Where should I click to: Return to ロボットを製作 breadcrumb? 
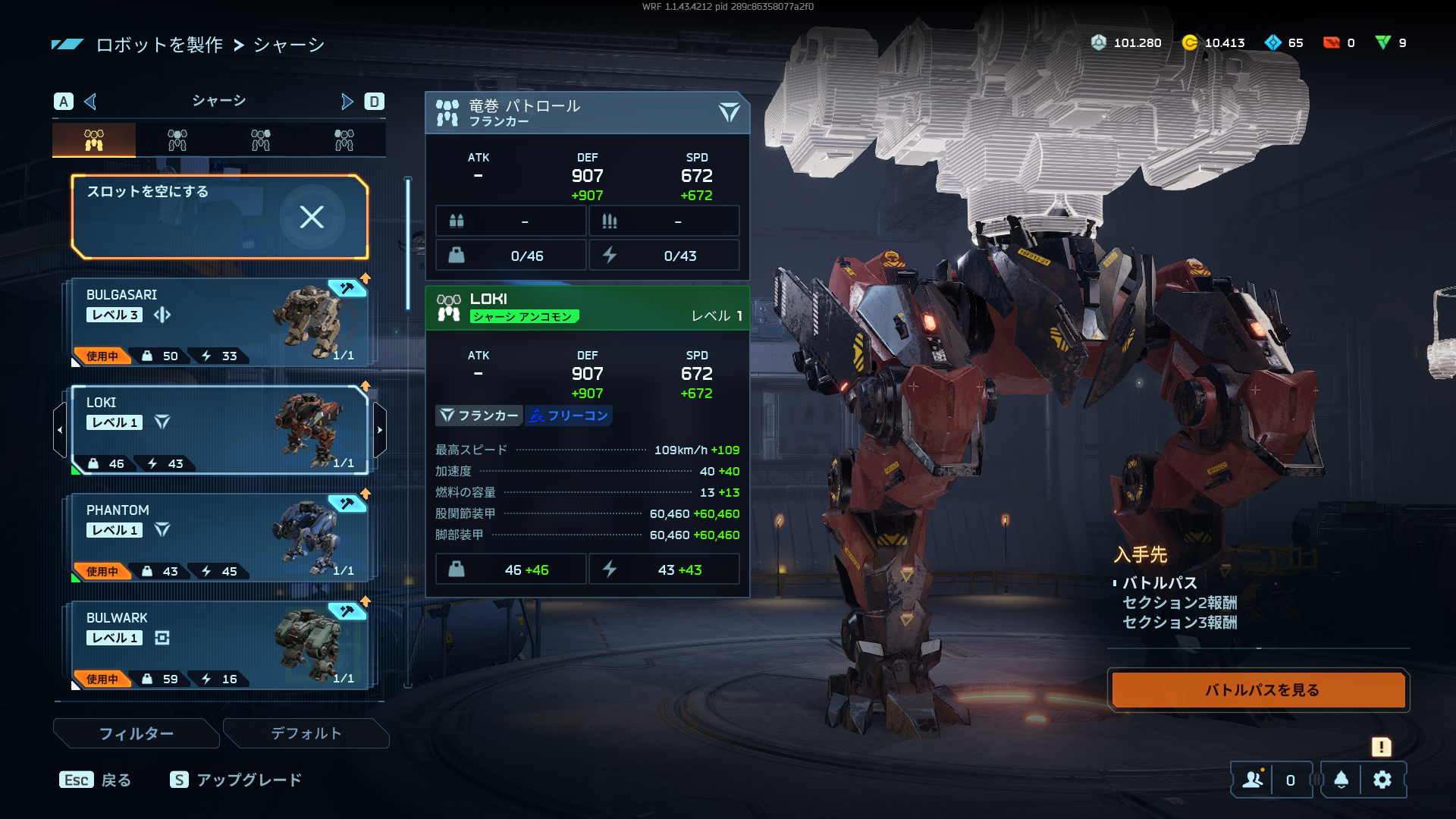[x=159, y=45]
